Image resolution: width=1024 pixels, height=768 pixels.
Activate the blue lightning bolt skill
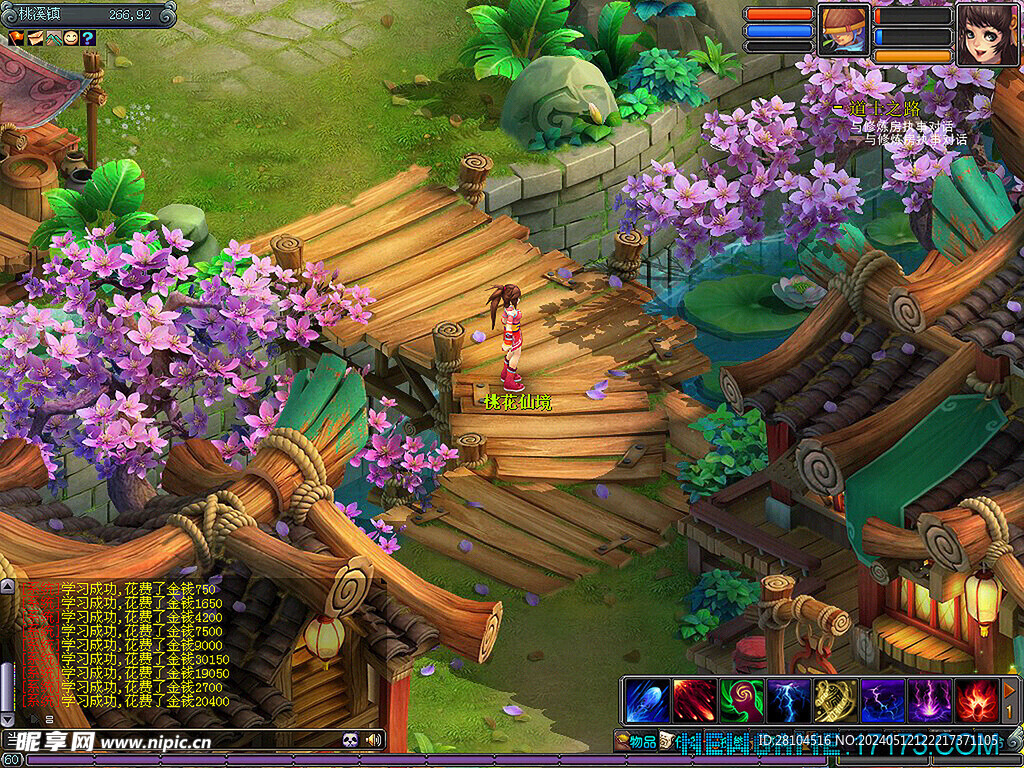pos(788,700)
